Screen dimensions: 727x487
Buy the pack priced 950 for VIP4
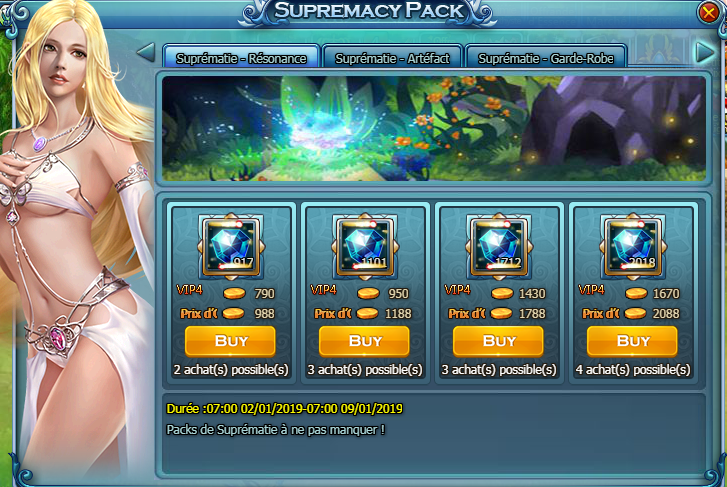click(x=364, y=341)
